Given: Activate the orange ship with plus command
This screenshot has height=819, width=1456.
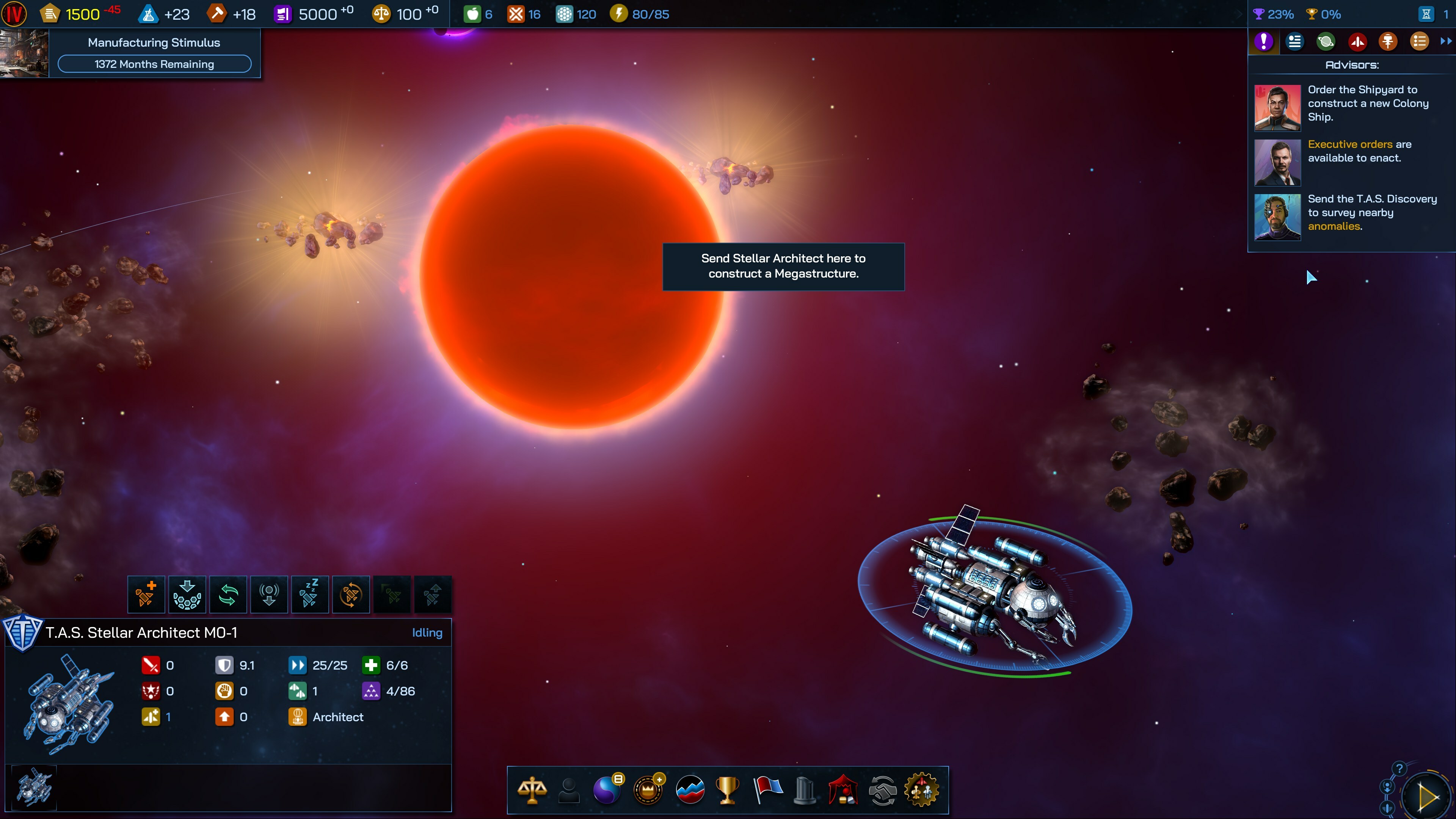Looking at the screenshot, I should click(146, 594).
